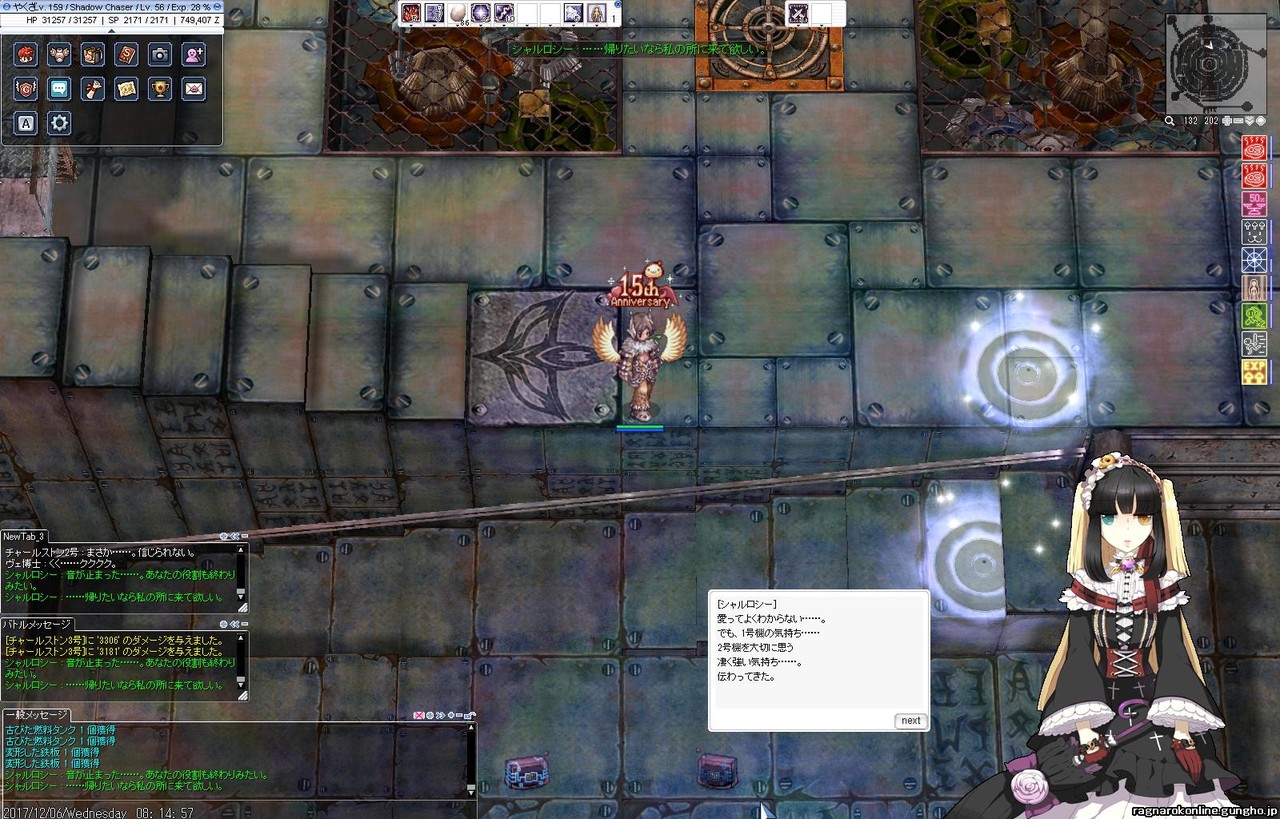
Task: Open the quest scroll icon
Action: point(93,89)
